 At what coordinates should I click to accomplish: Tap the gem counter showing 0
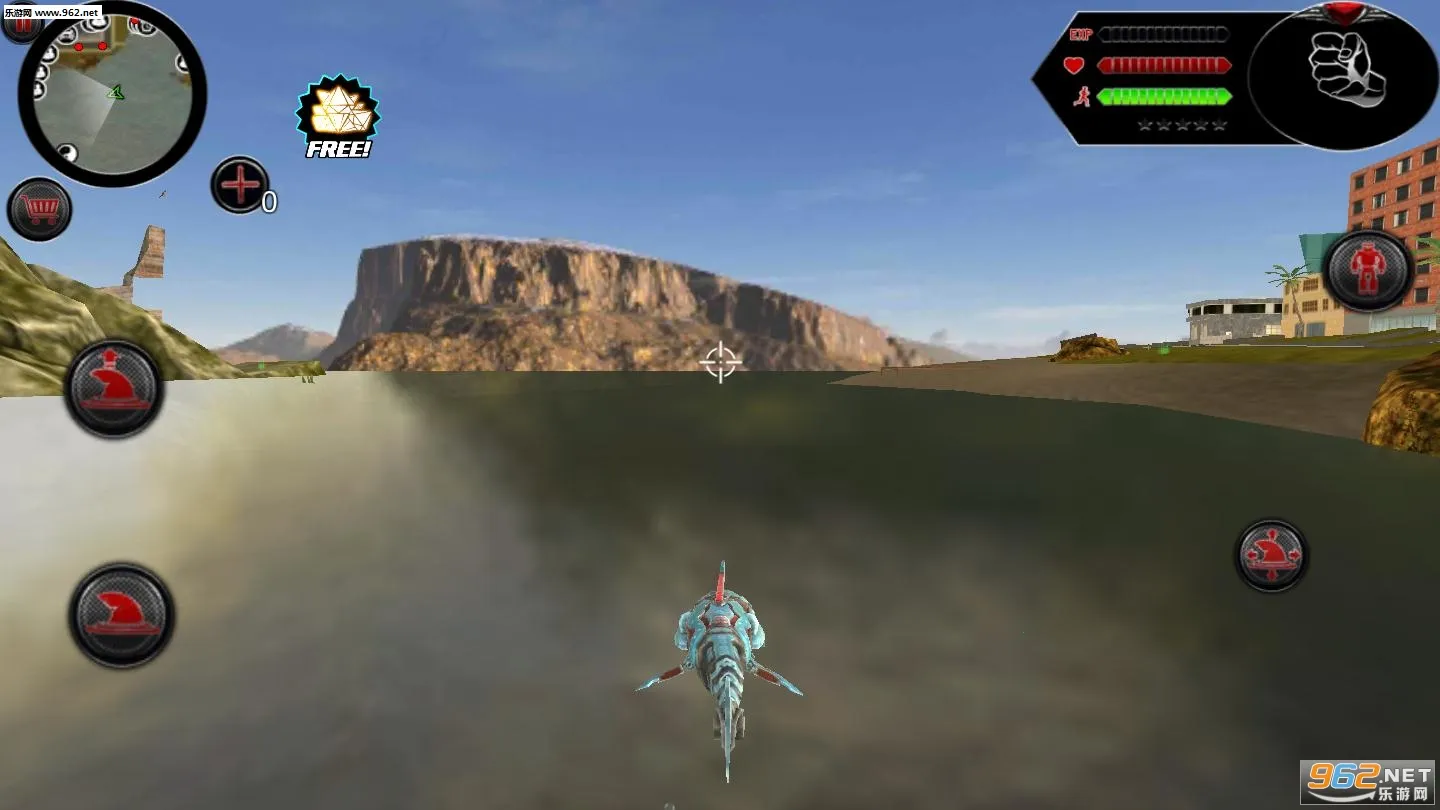pyautogui.click(x=268, y=200)
